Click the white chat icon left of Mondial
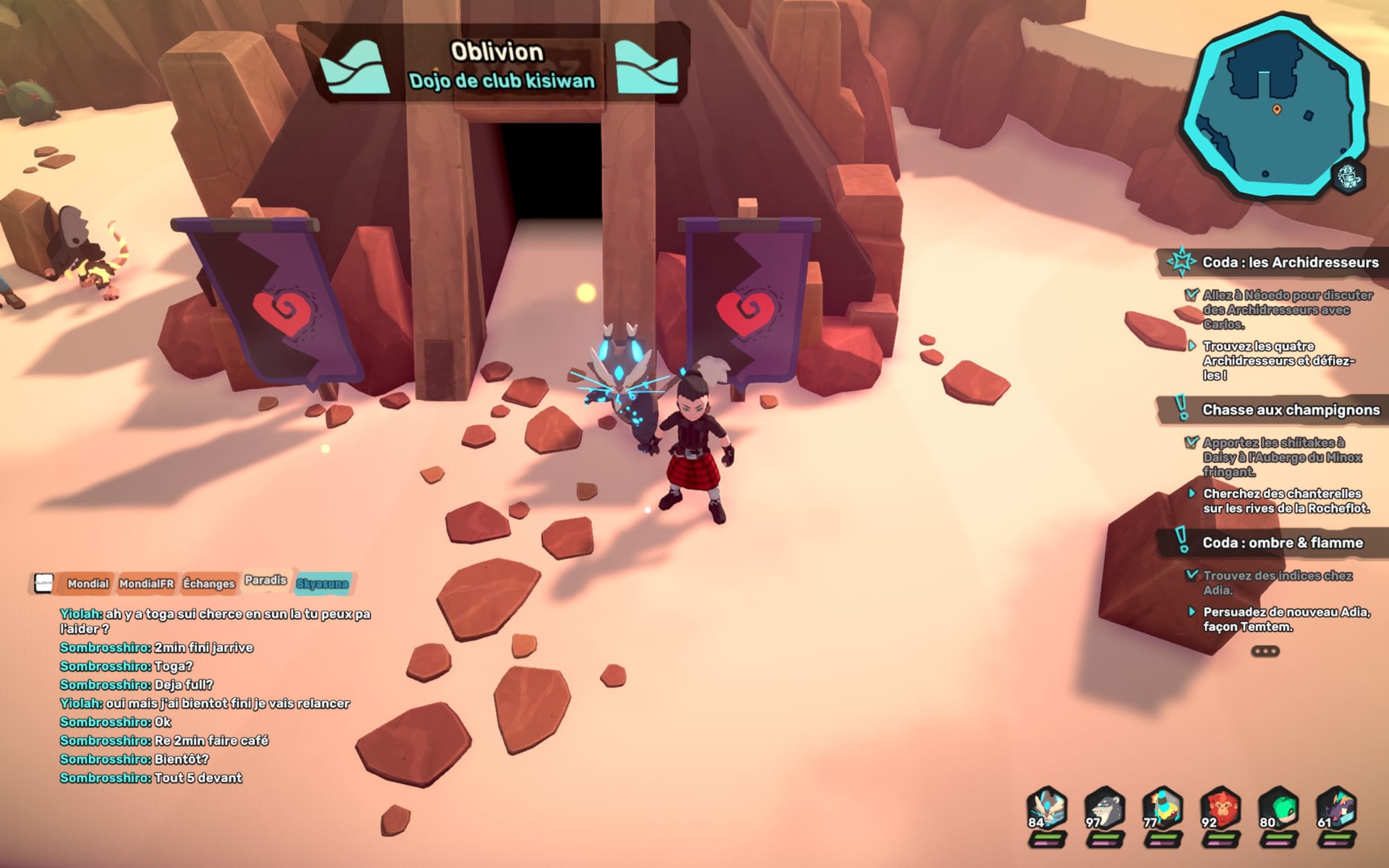Viewport: 1389px width, 868px height. 44,583
